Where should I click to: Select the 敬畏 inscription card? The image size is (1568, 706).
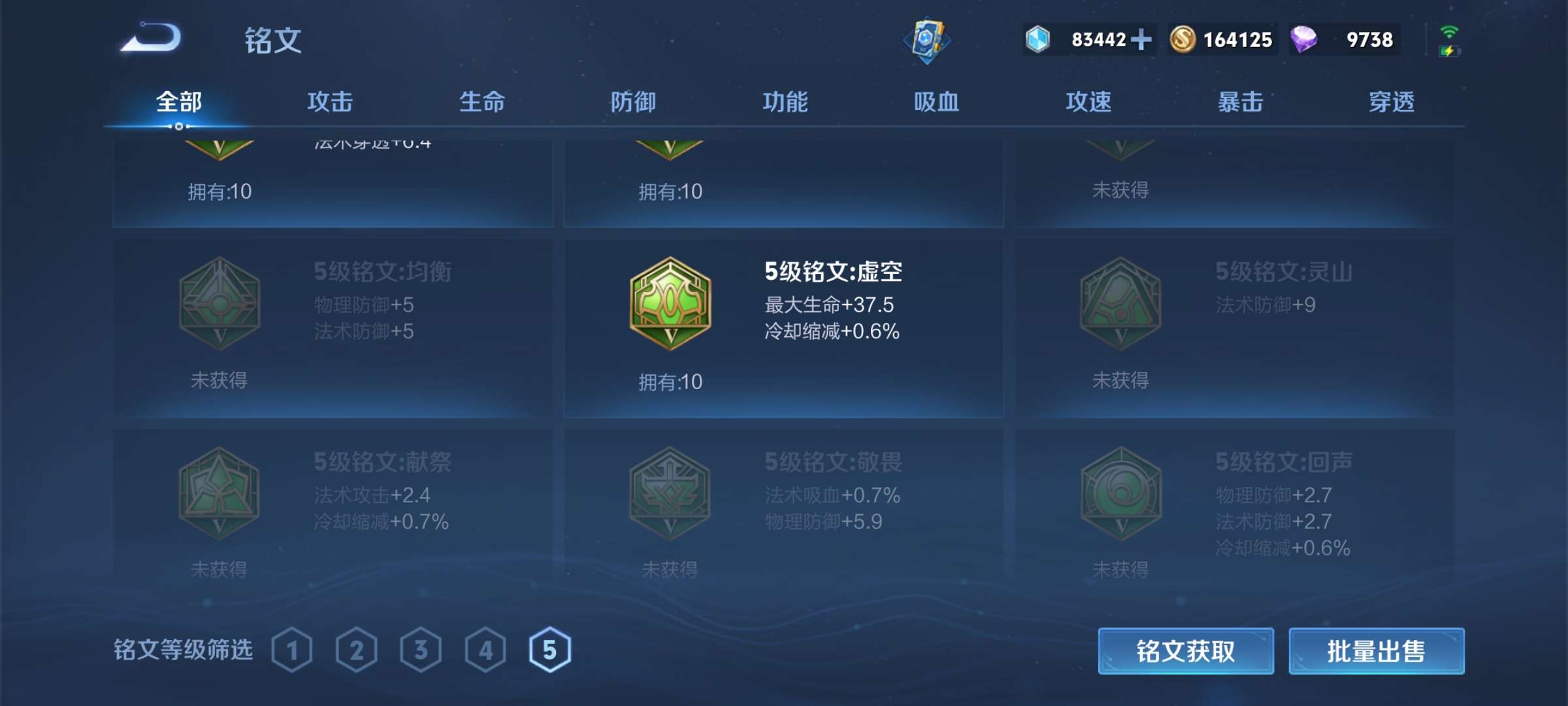click(x=783, y=505)
